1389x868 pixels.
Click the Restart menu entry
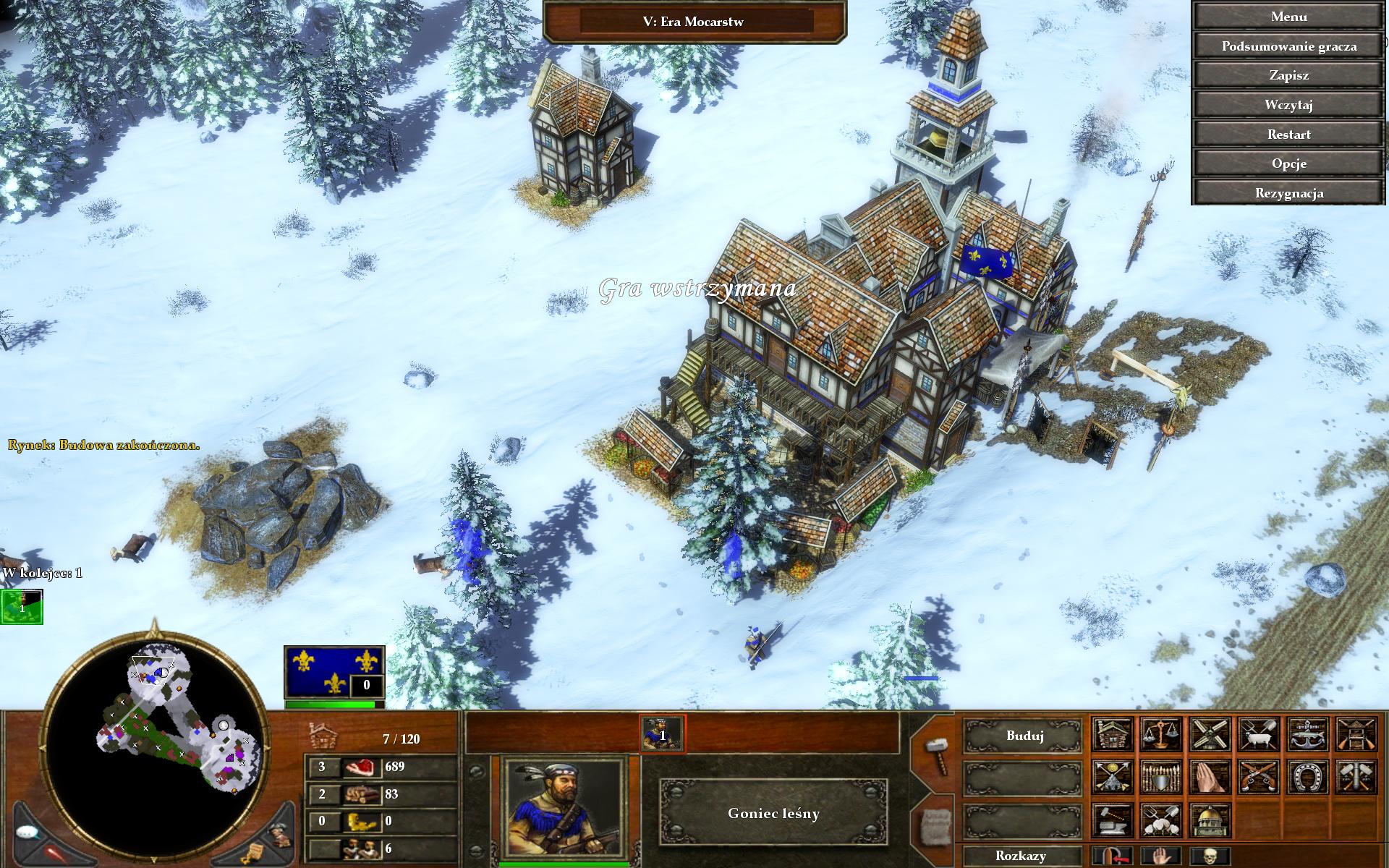click(1288, 135)
